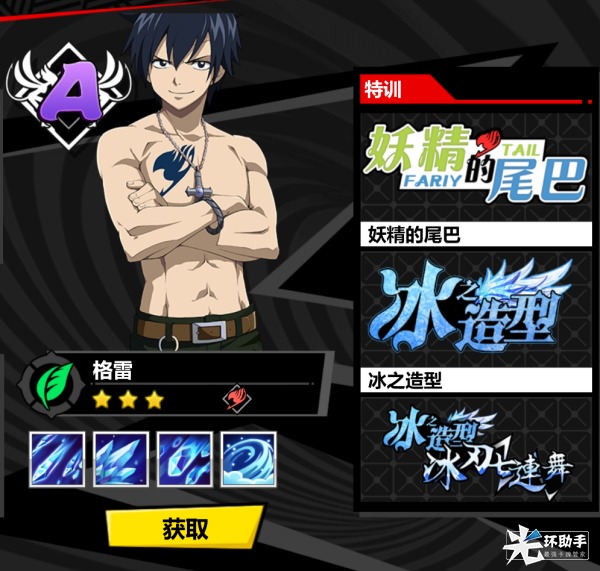Viewport: 600px width, 571px height.
Task: Click the yellow 获取 obtain button
Action: click(185, 527)
